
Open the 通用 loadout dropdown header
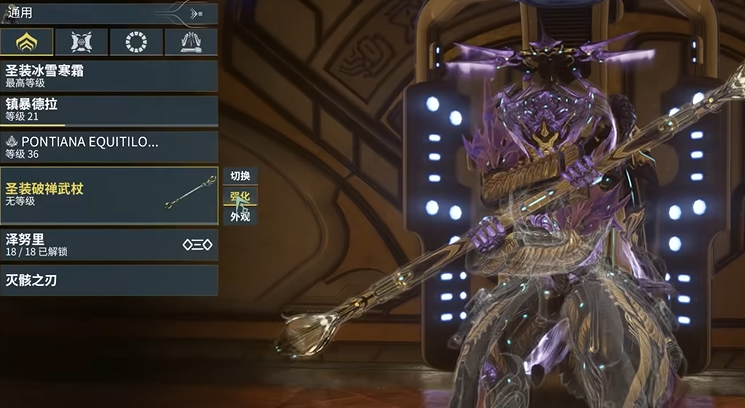(108, 13)
